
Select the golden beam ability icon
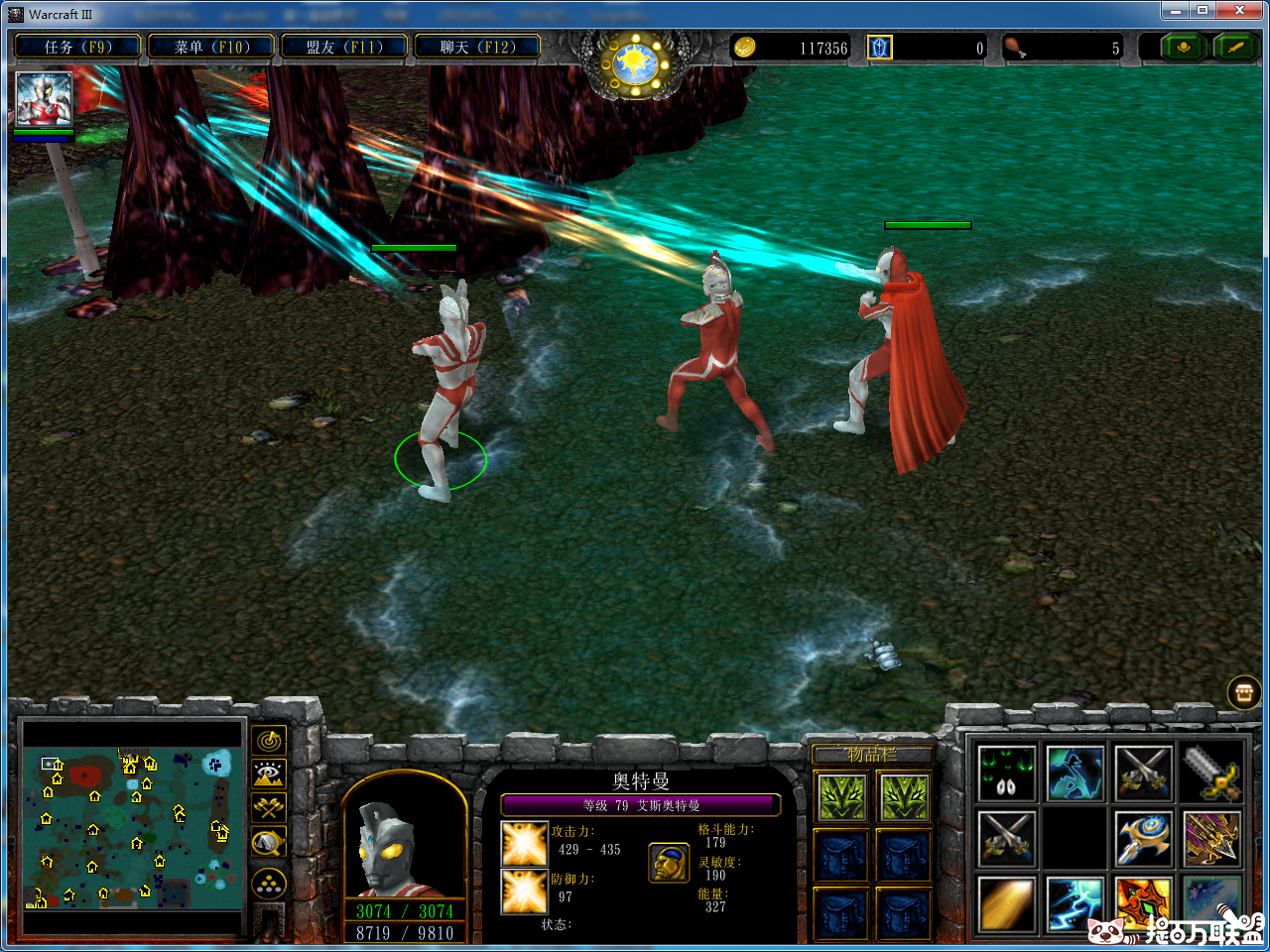[1006, 903]
